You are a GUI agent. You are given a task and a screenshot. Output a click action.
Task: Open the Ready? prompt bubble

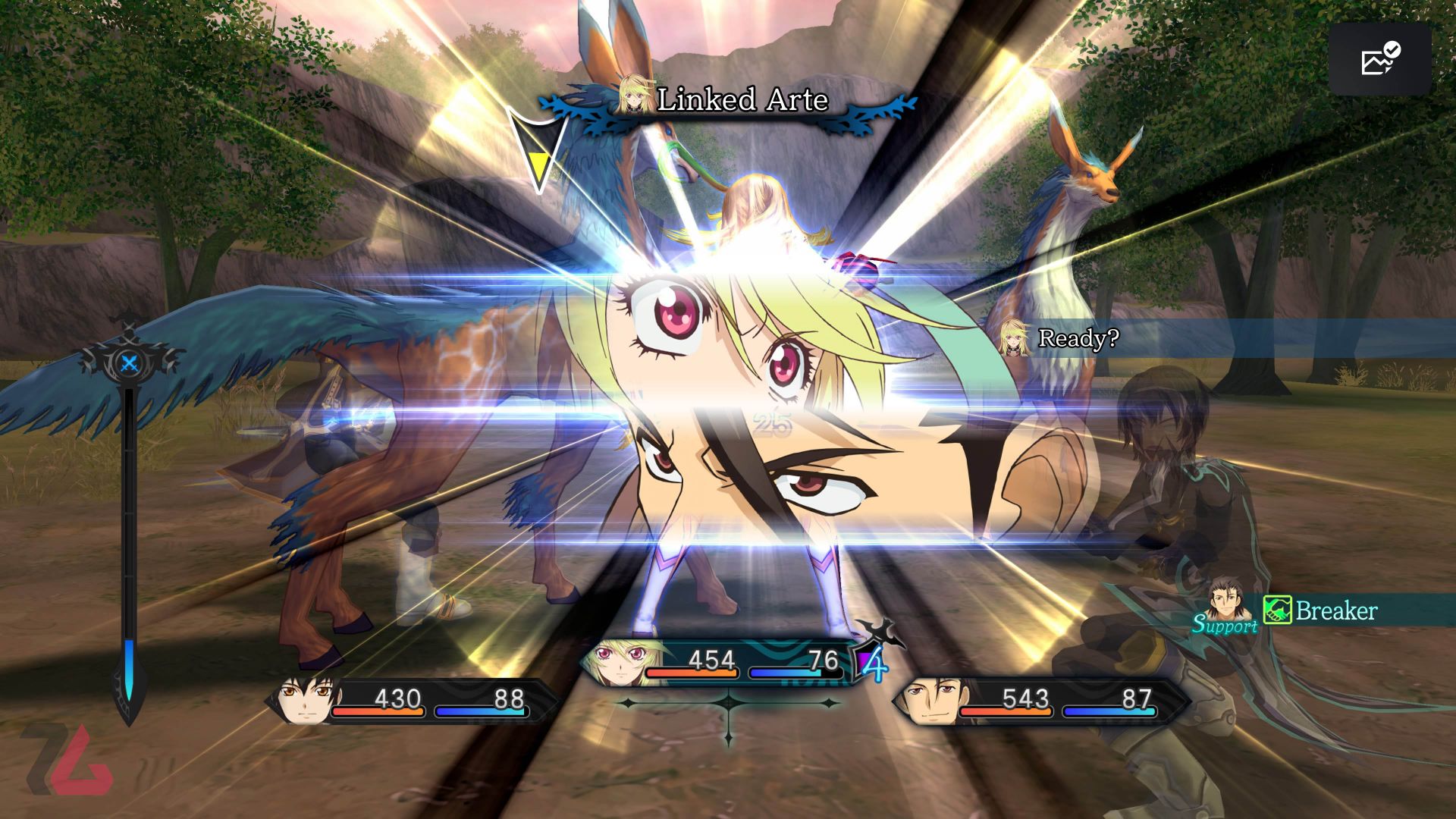(x=1078, y=337)
